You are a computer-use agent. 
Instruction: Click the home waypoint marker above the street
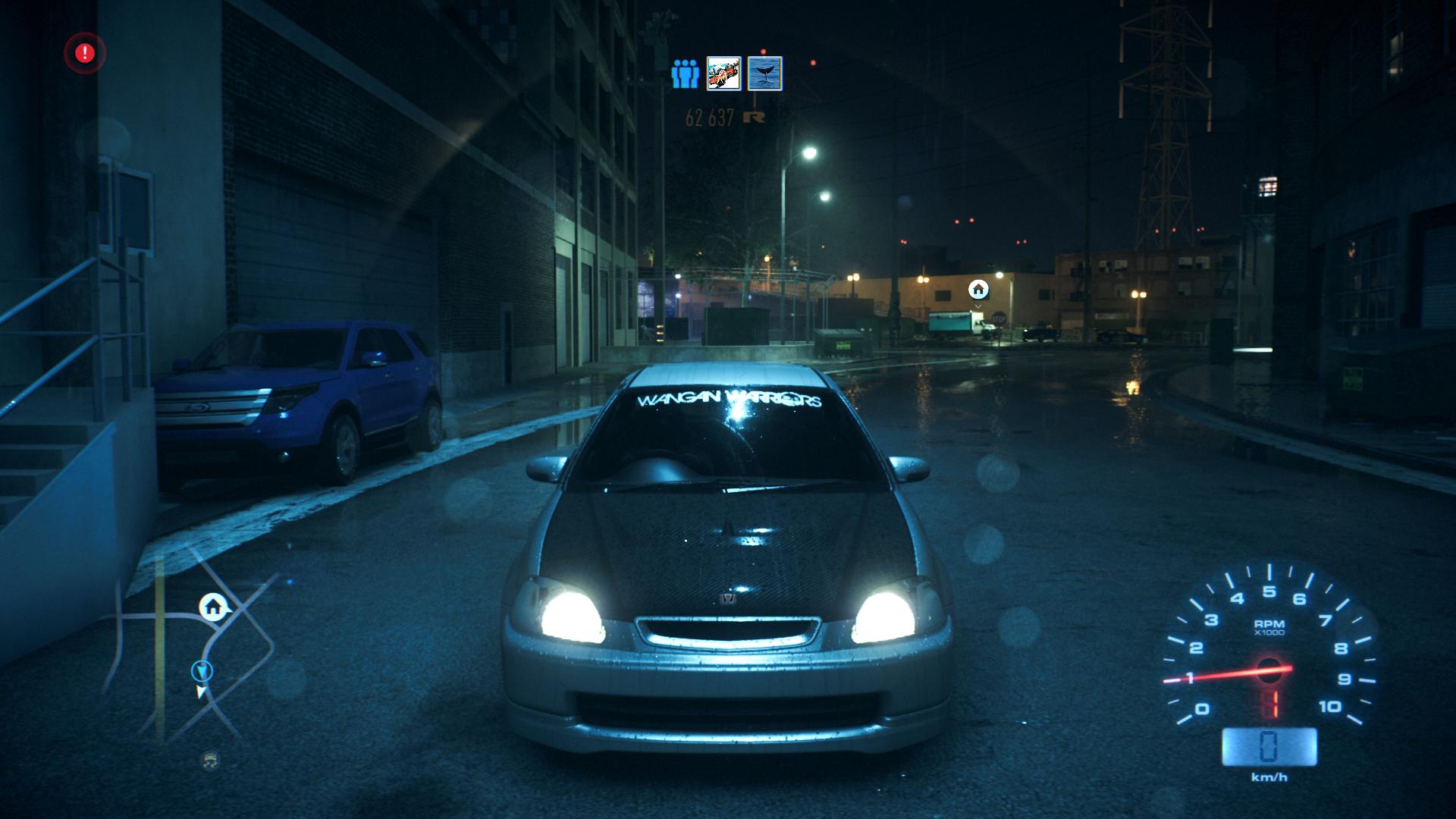[978, 289]
